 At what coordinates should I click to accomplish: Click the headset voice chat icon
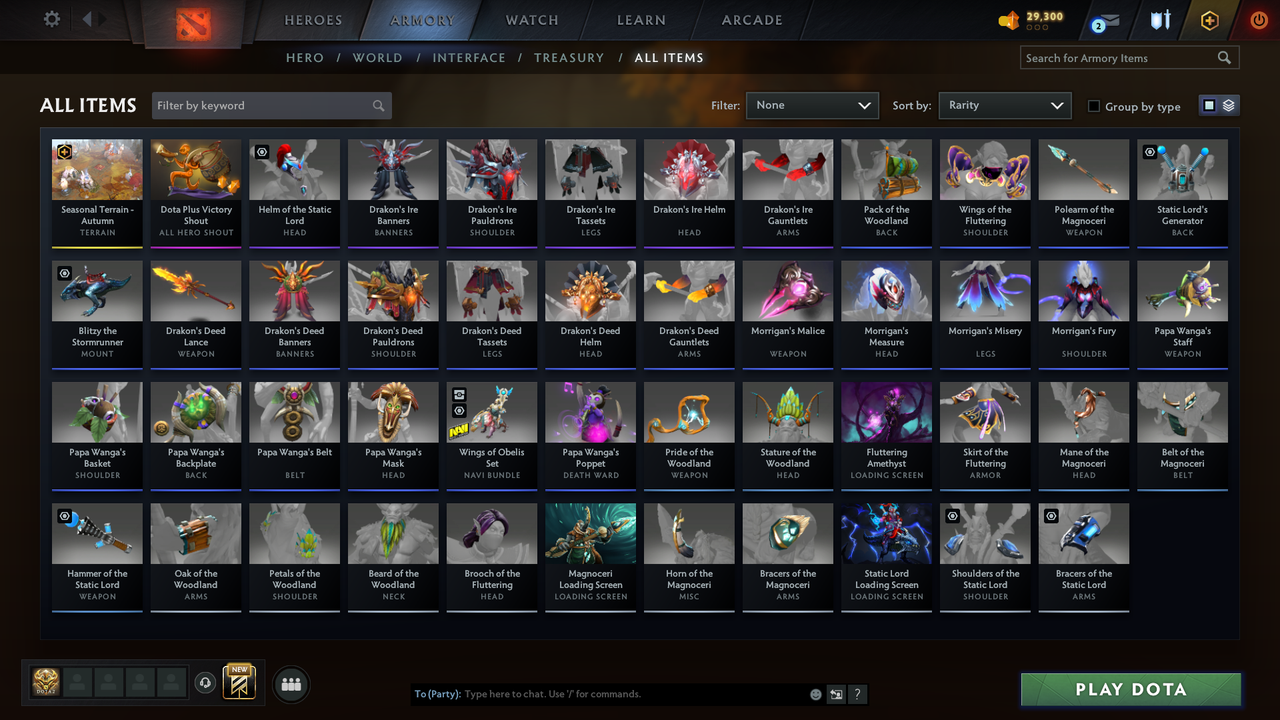pyautogui.click(x=207, y=683)
